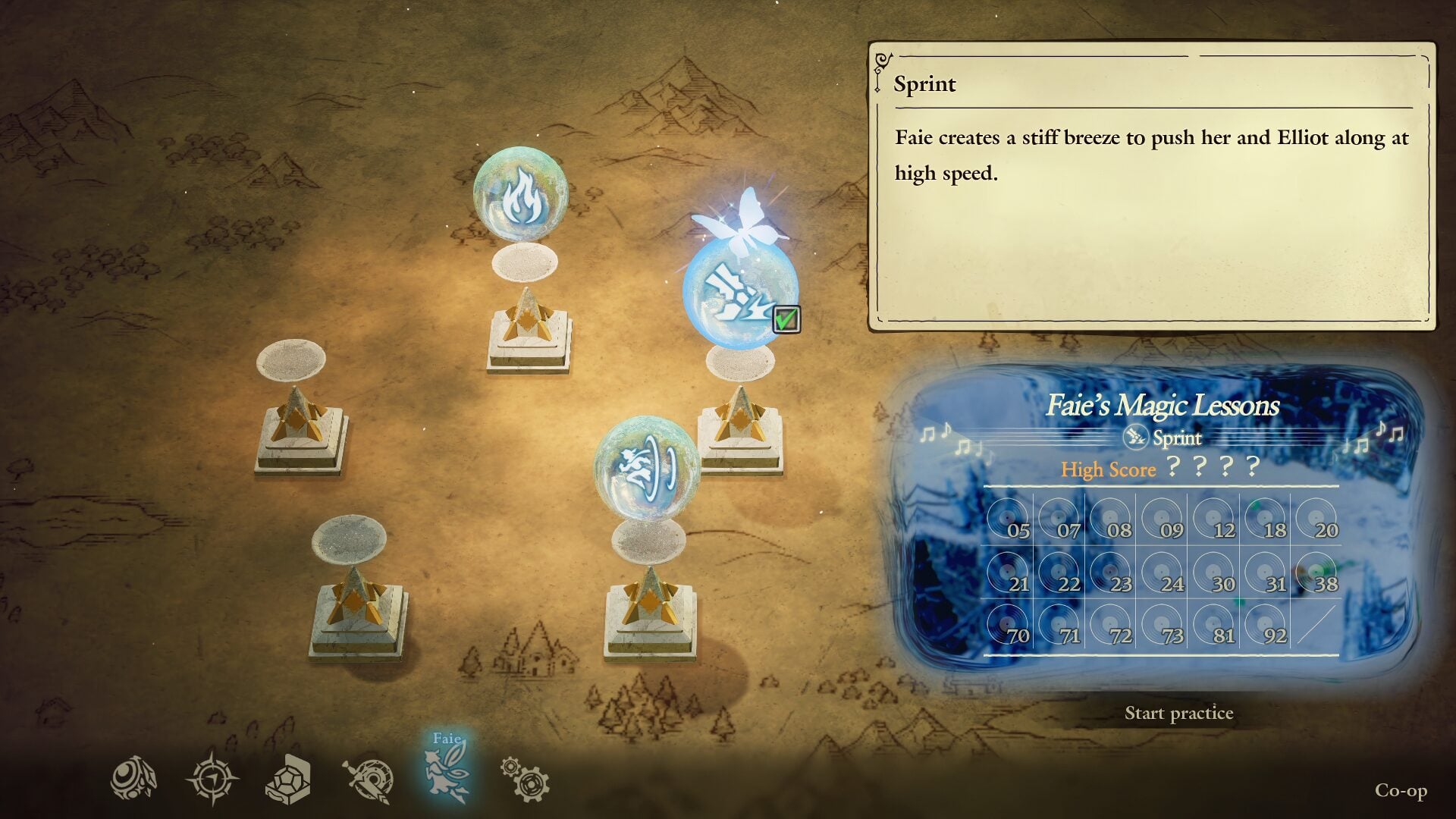1456x819 pixels.
Task: Click the Co-op option
Action: point(1401,790)
